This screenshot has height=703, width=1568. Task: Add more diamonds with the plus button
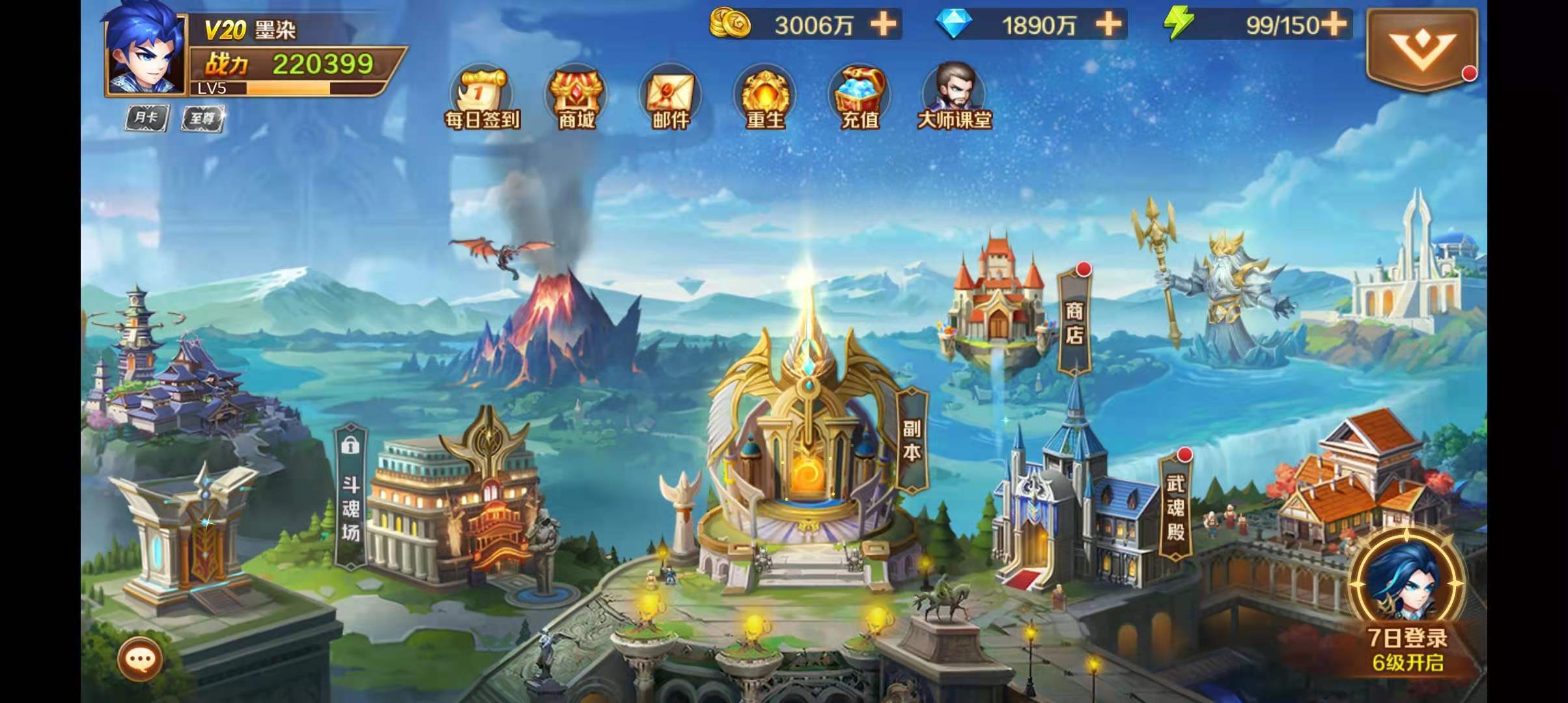[1108, 25]
